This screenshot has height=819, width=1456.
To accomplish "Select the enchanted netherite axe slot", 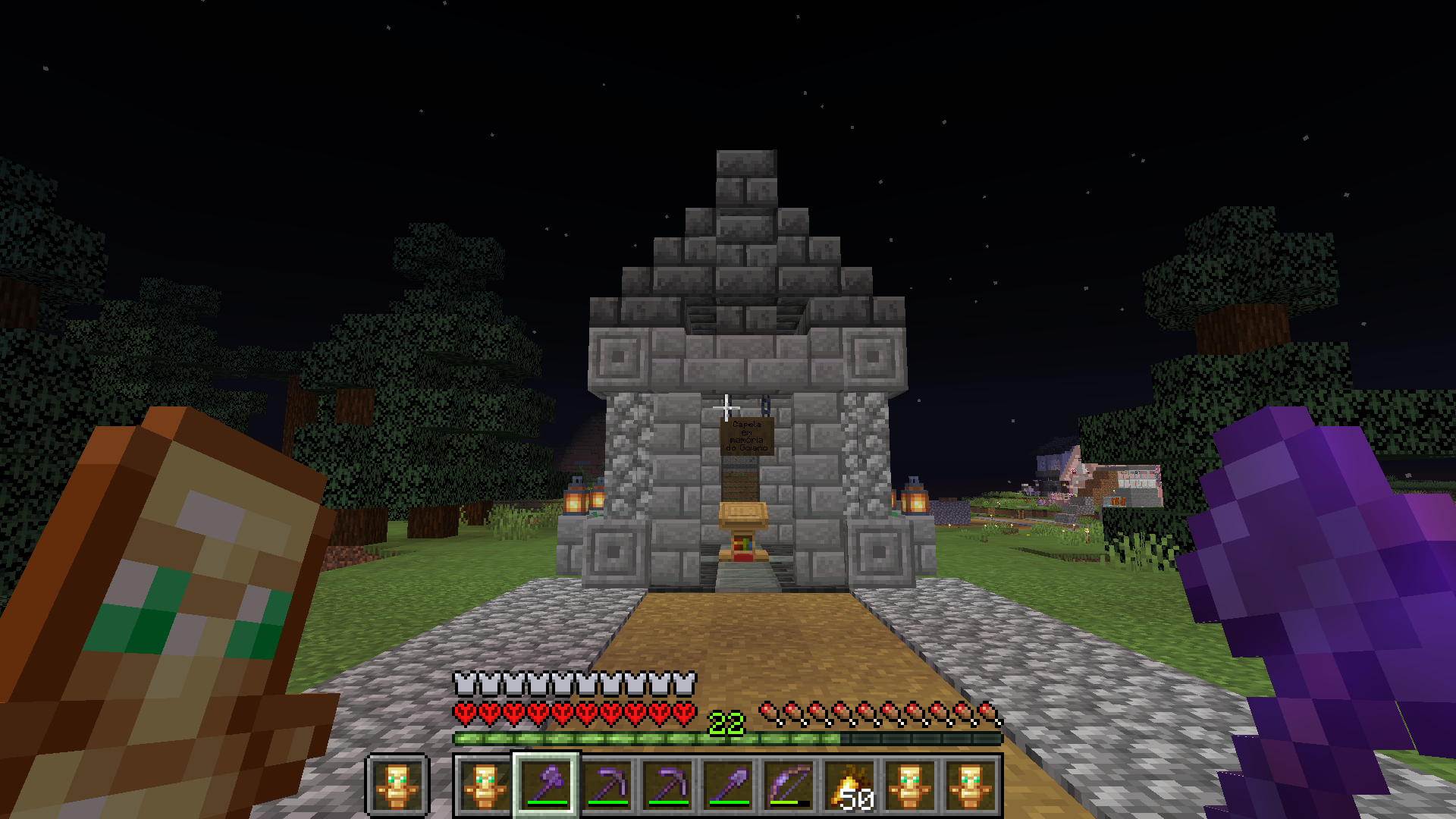I will pos(546,785).
